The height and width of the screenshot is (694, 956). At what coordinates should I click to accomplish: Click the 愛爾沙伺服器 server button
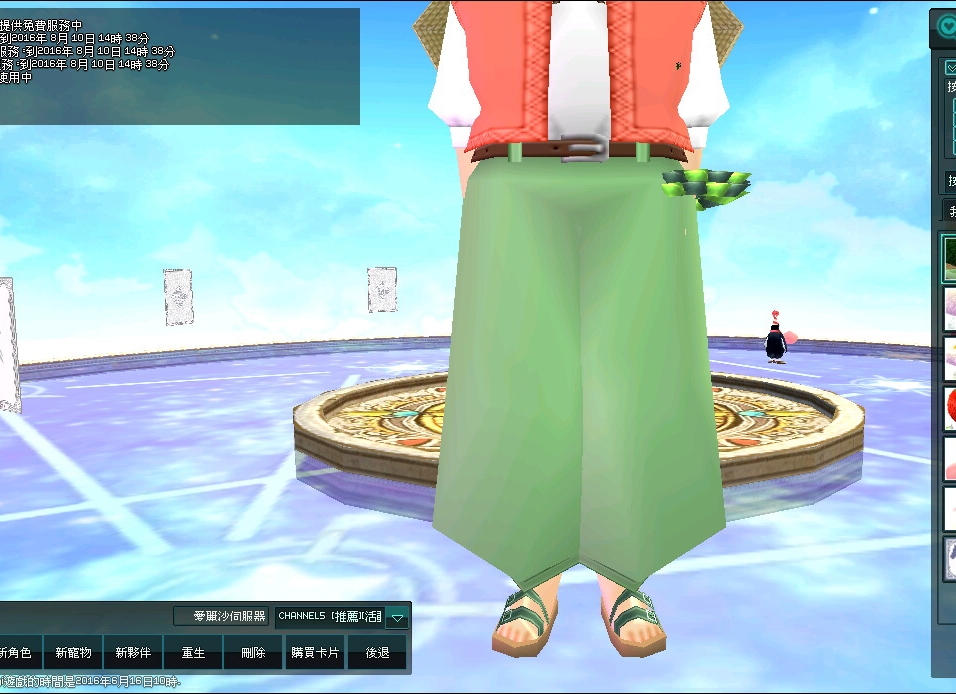tap(221, 616)
